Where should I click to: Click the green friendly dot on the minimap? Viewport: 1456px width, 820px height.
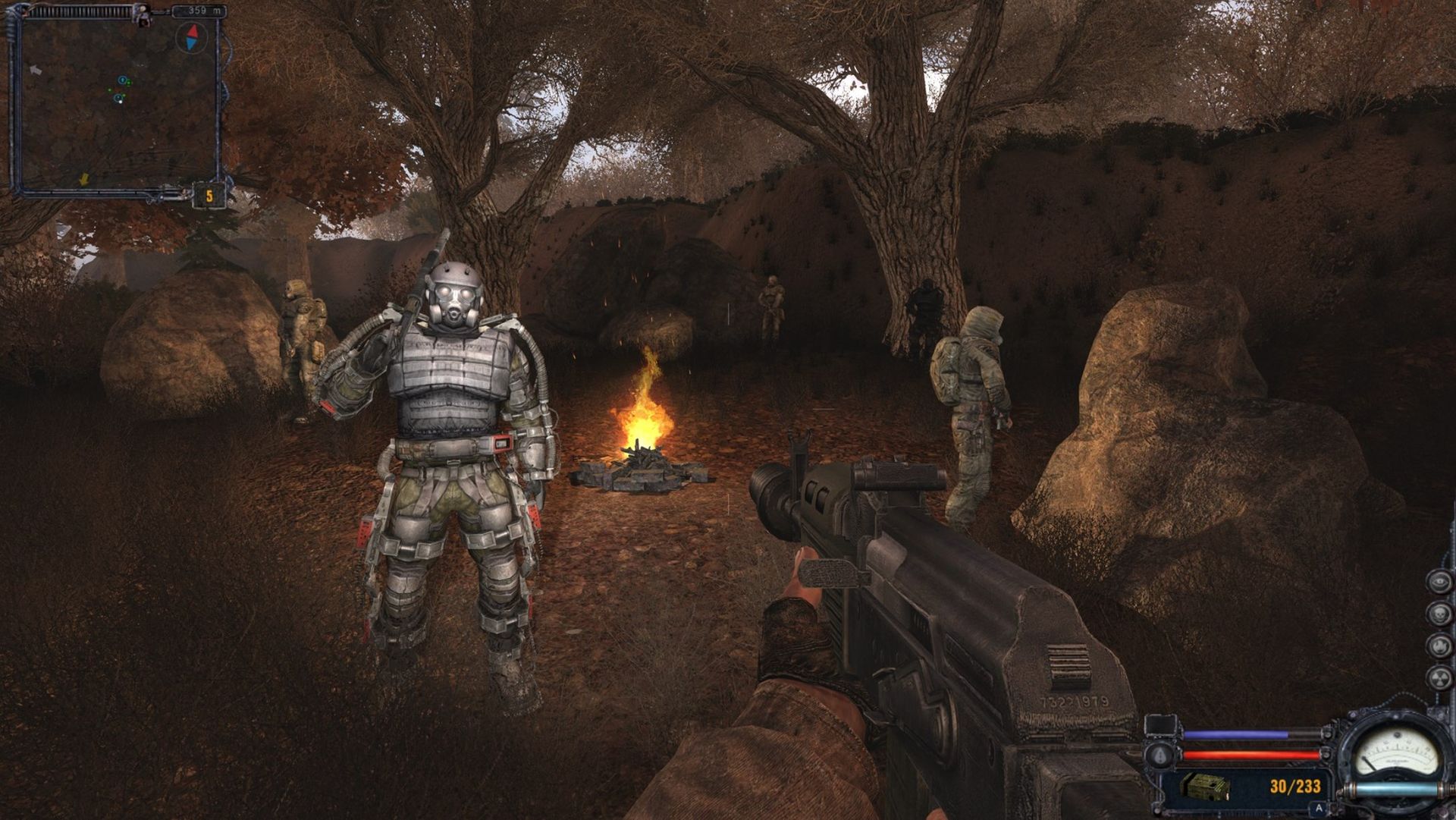pos(129,83)
